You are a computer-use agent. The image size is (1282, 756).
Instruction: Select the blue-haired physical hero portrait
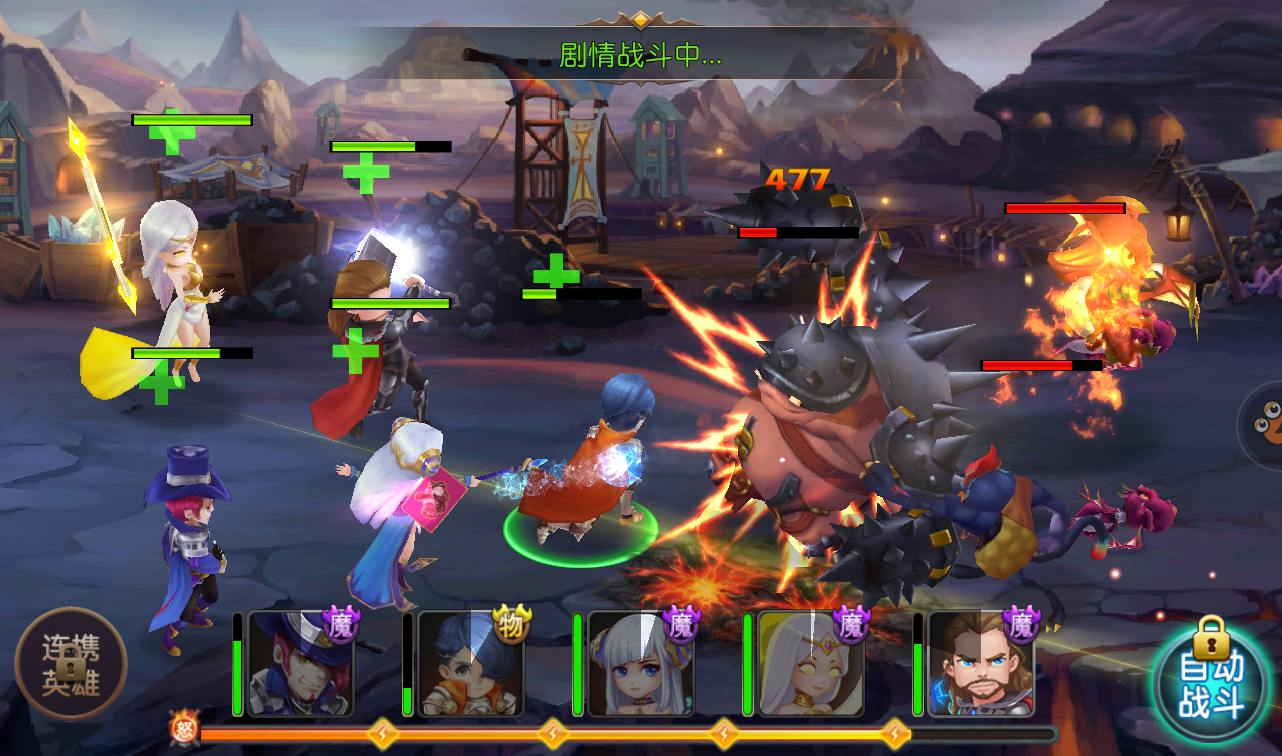click(x=469, y=664)
